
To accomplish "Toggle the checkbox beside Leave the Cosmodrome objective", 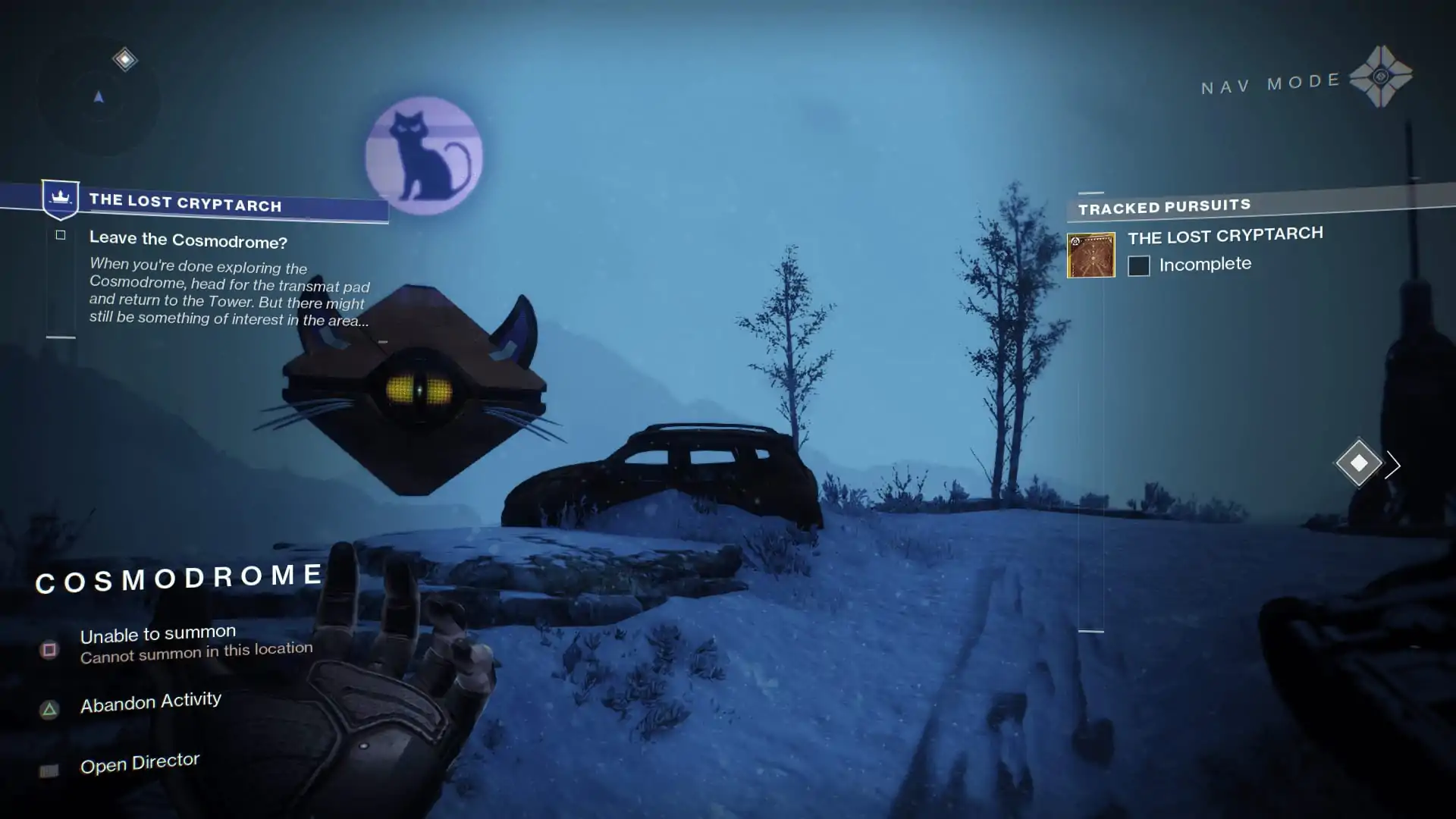I will [61, 235].
